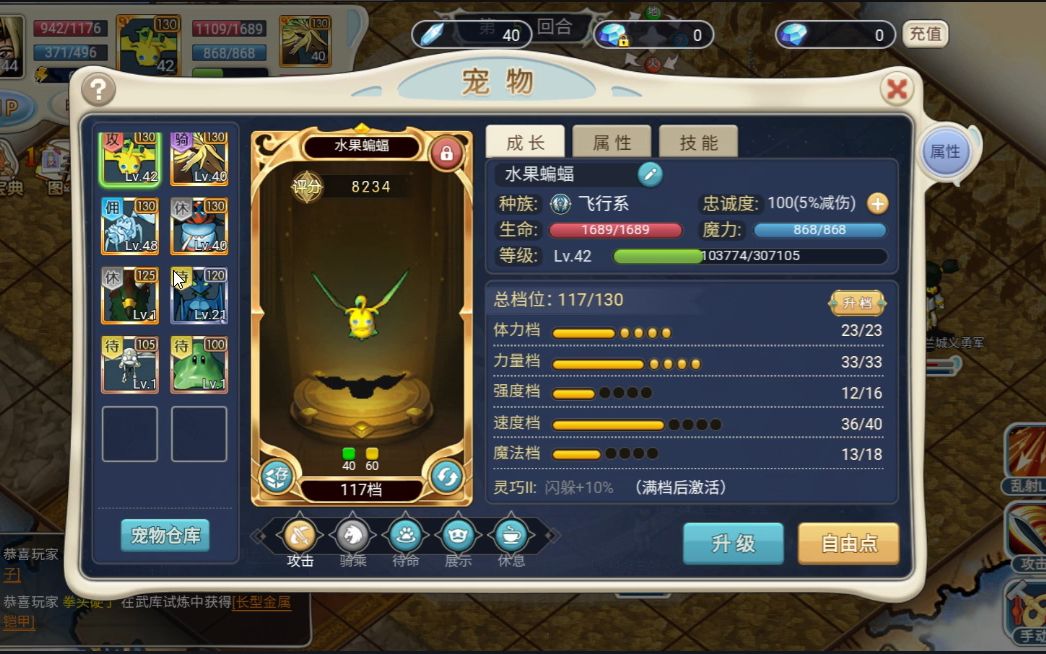This screenshot has width=1046, height=654.
Task: Select the Lv.48 pet portrait
Action: (130, 226)
